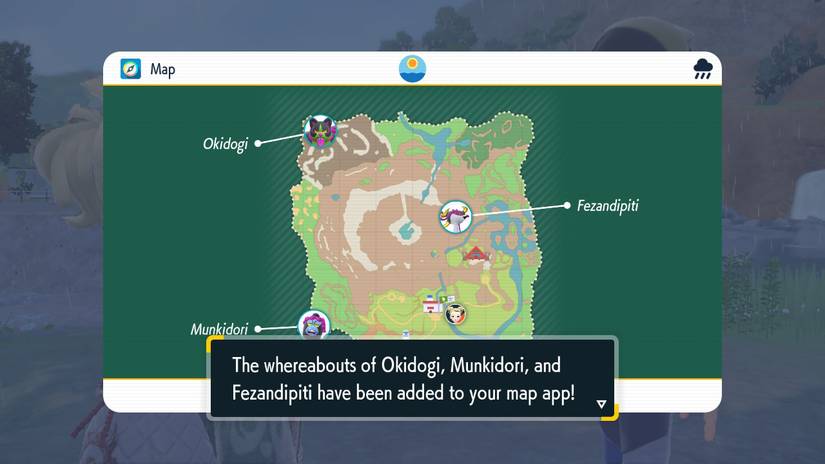Click the sun time-of-day icon

click(x=412, y=69)
